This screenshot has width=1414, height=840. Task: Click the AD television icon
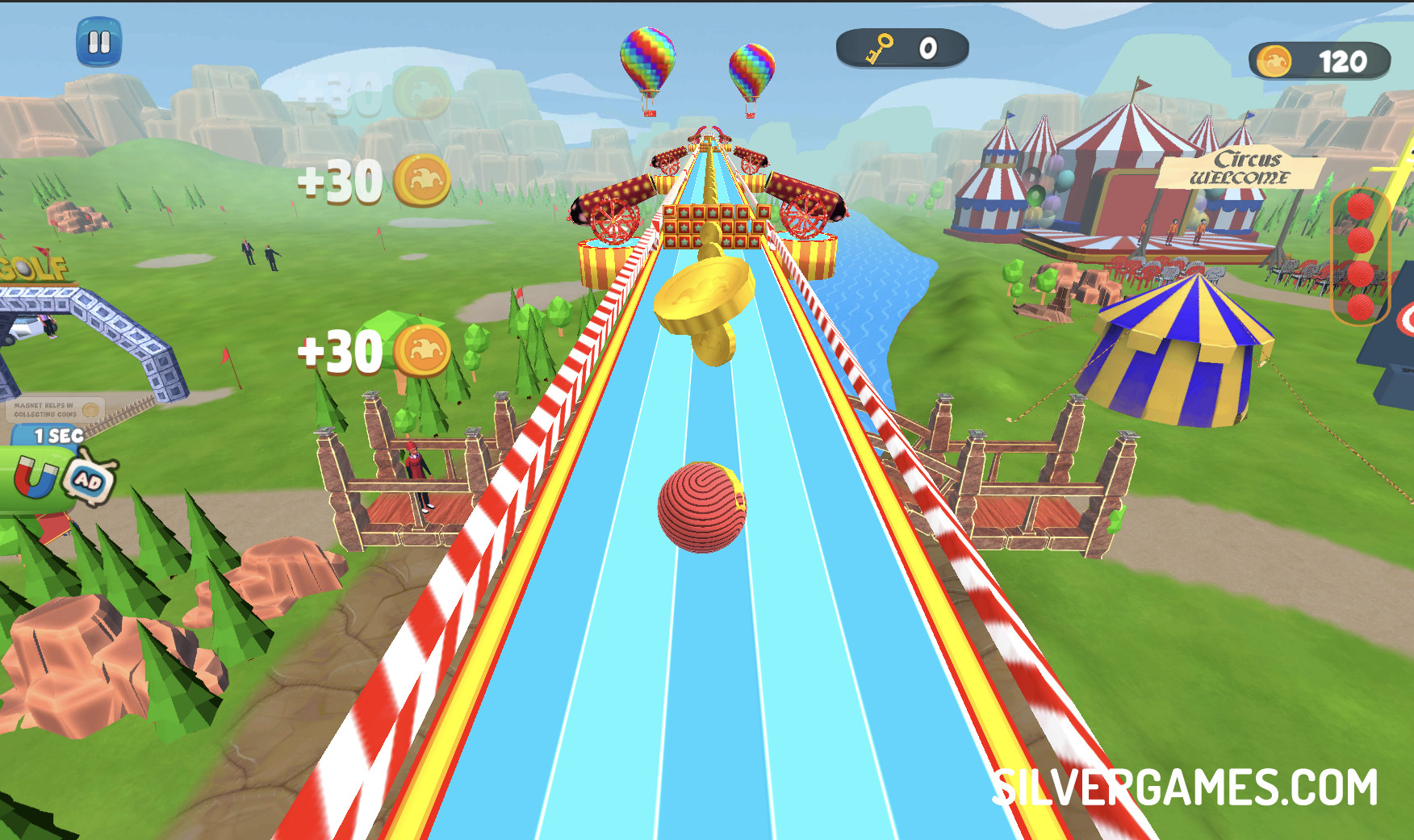pos(89,481)
